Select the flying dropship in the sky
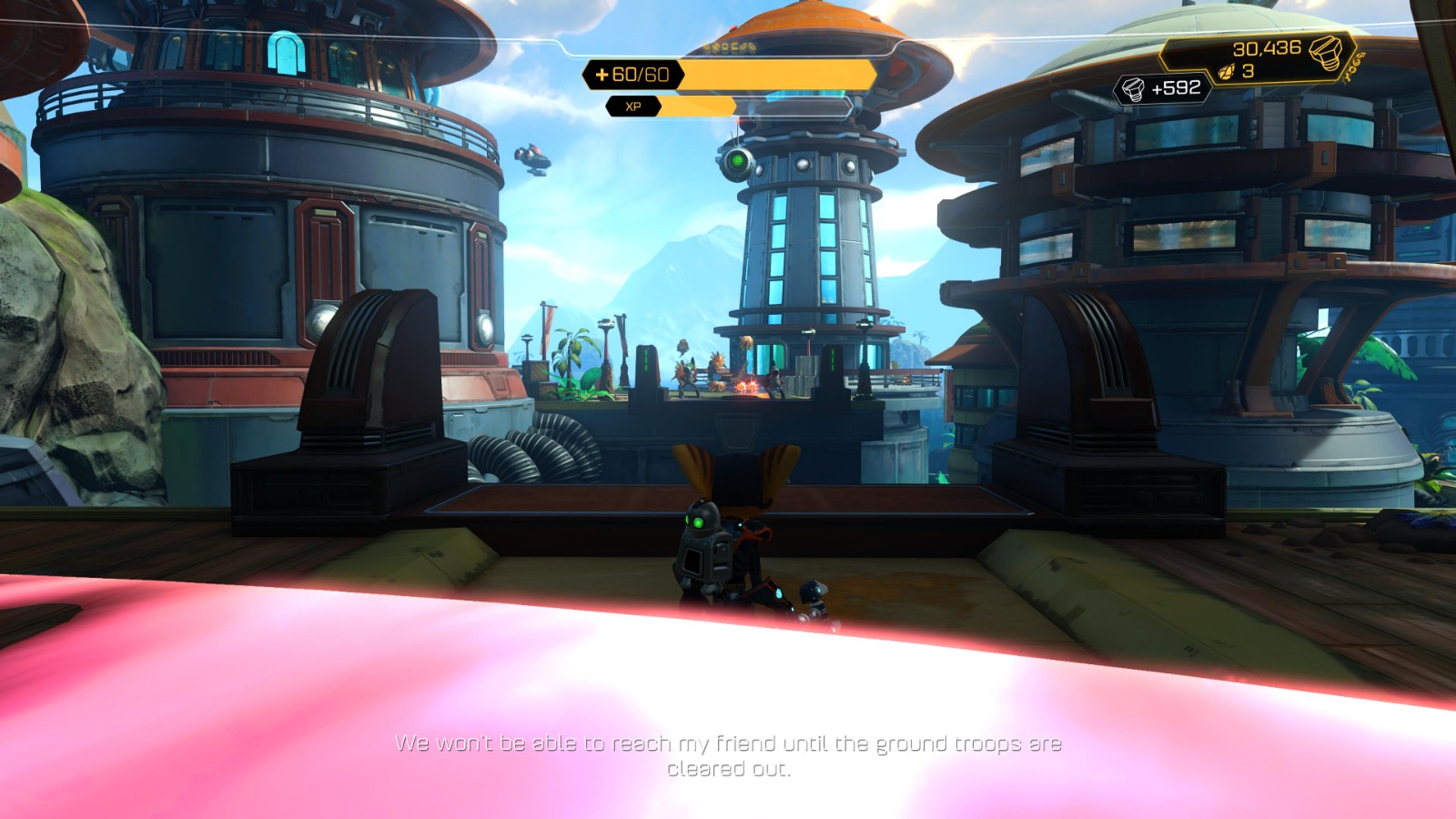 532,159
